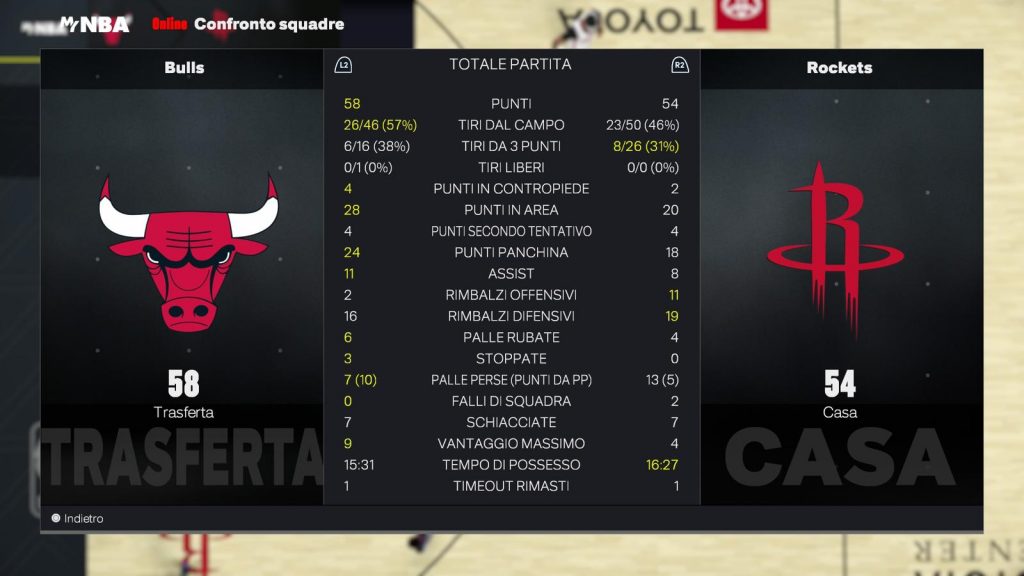1024x576 pixels.
Task: Click the Totale Partita period header
Action: point(510,65)
